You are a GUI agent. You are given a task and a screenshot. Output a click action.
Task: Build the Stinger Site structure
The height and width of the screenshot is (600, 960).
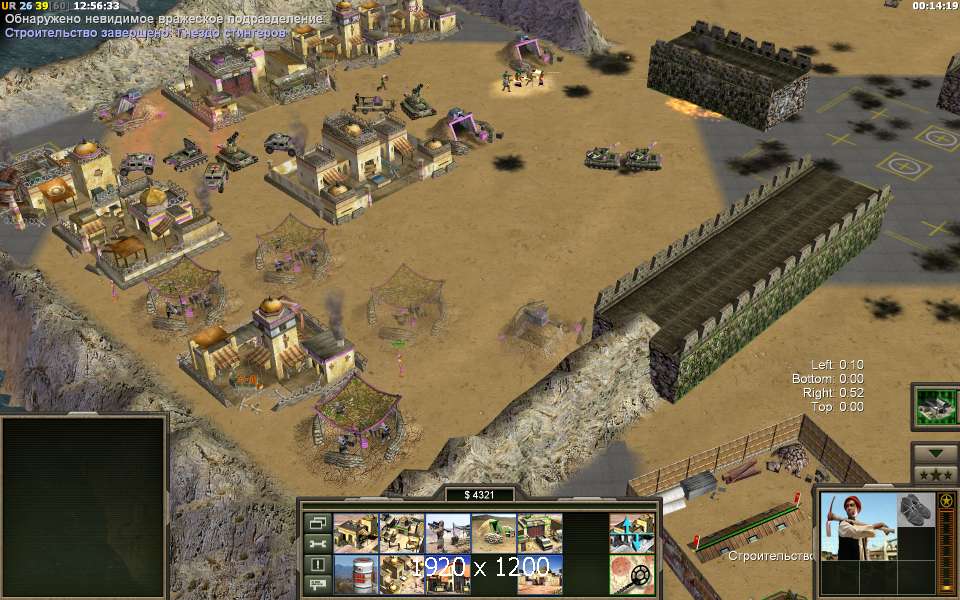[446, 533]
